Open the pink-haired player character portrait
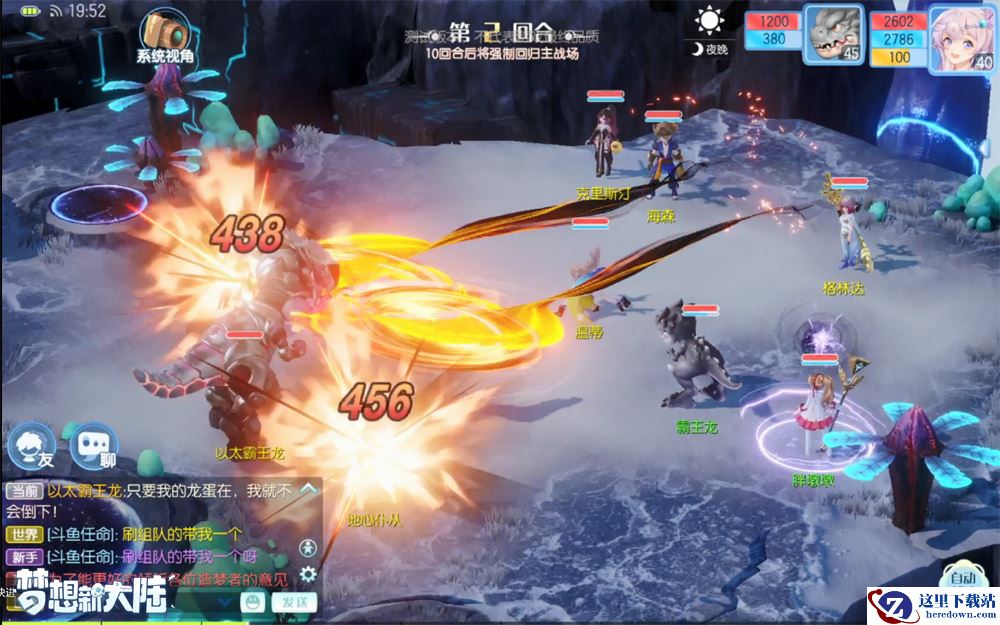1000x625 pixels. tap(961, 38)
